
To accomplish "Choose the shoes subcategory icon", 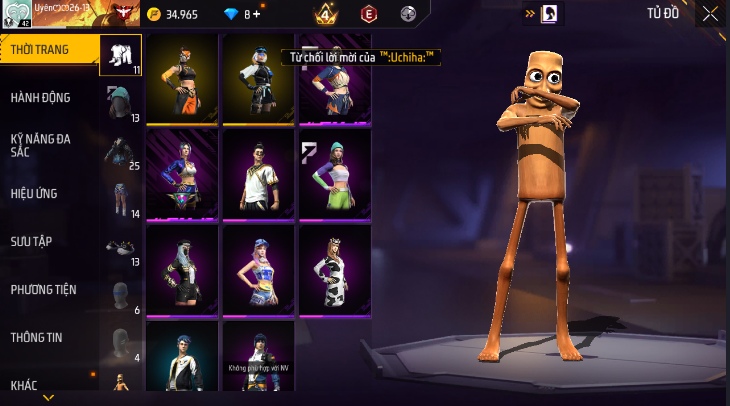I will click(121, 246).
